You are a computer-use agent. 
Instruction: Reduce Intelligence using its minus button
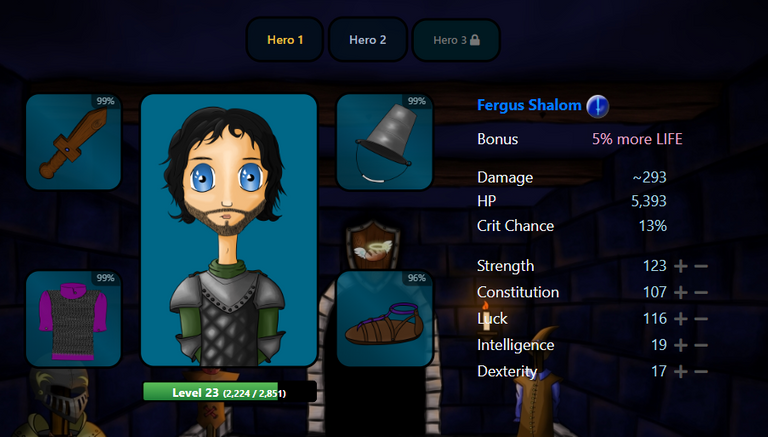click(701, 345)
